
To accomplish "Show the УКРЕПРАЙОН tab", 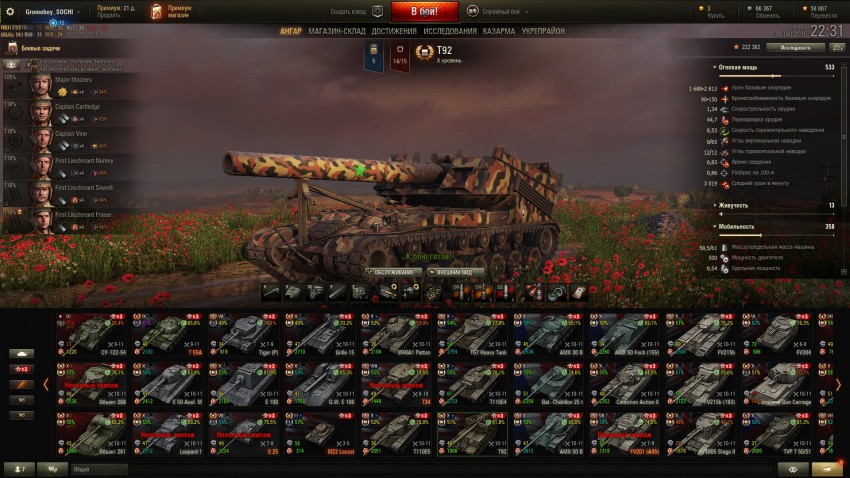I will tap(543, 31).
